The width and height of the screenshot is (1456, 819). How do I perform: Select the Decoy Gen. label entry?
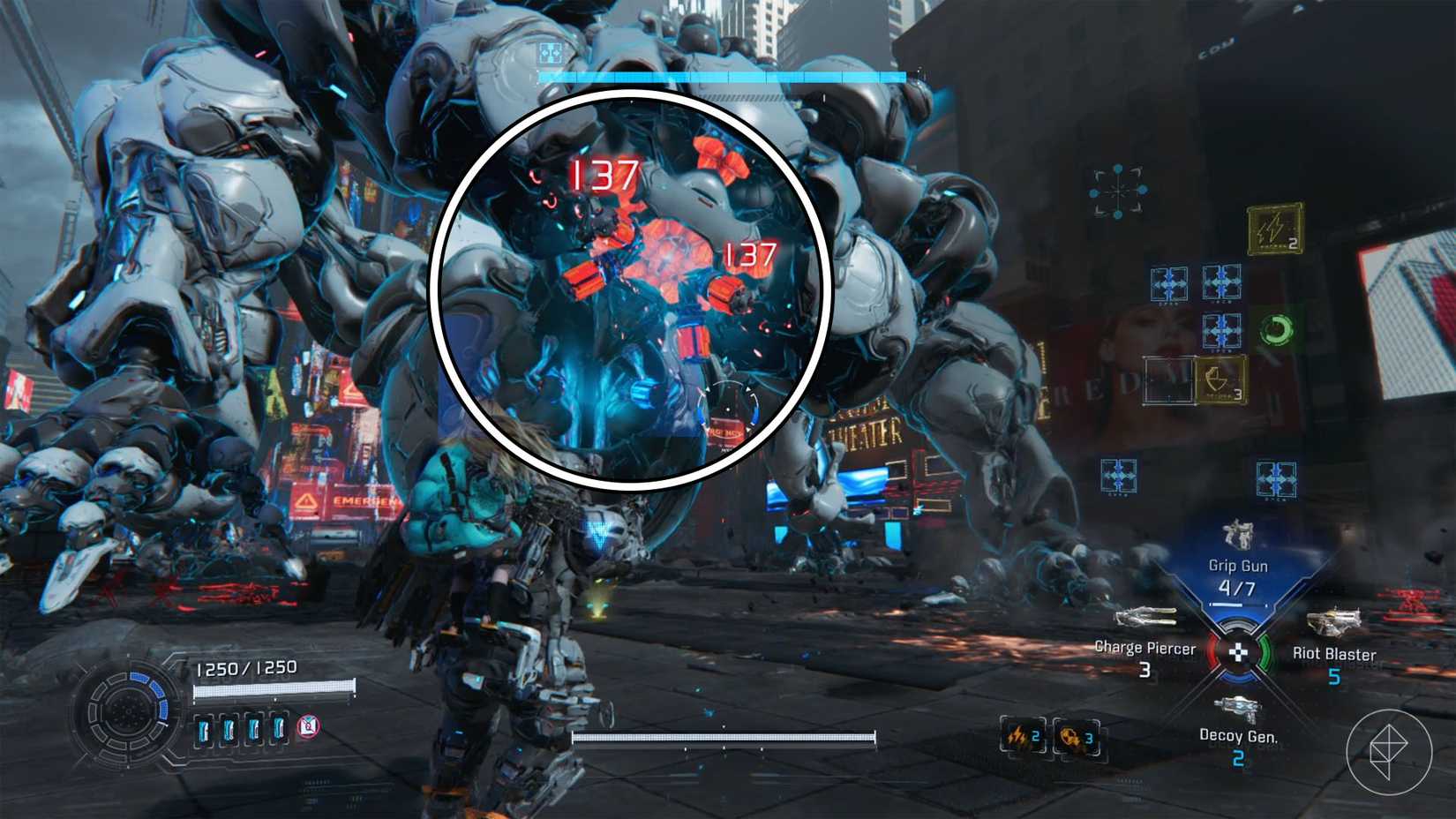pos(1239,735)
